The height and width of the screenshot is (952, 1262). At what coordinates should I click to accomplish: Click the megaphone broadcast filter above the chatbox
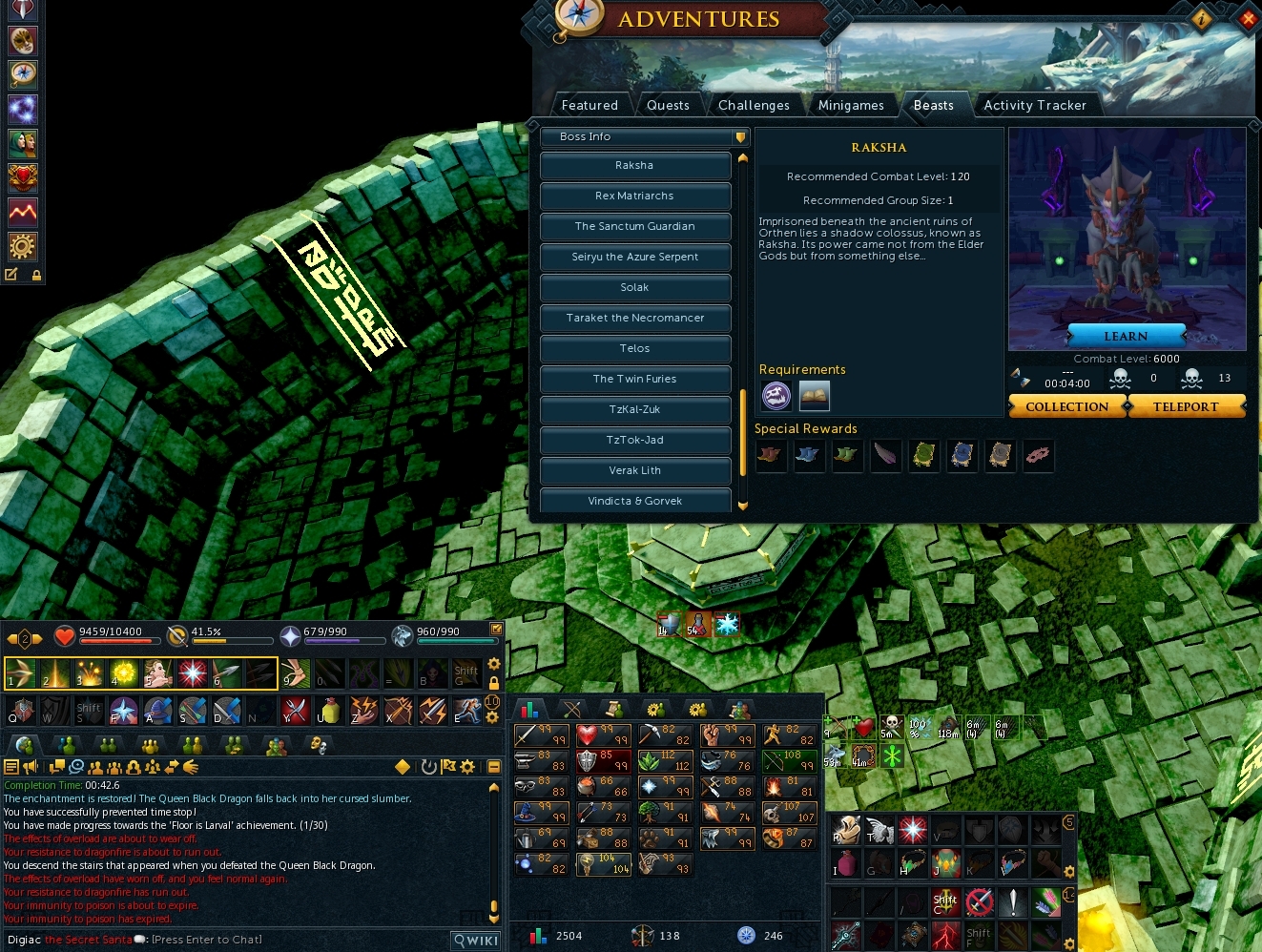31,766
